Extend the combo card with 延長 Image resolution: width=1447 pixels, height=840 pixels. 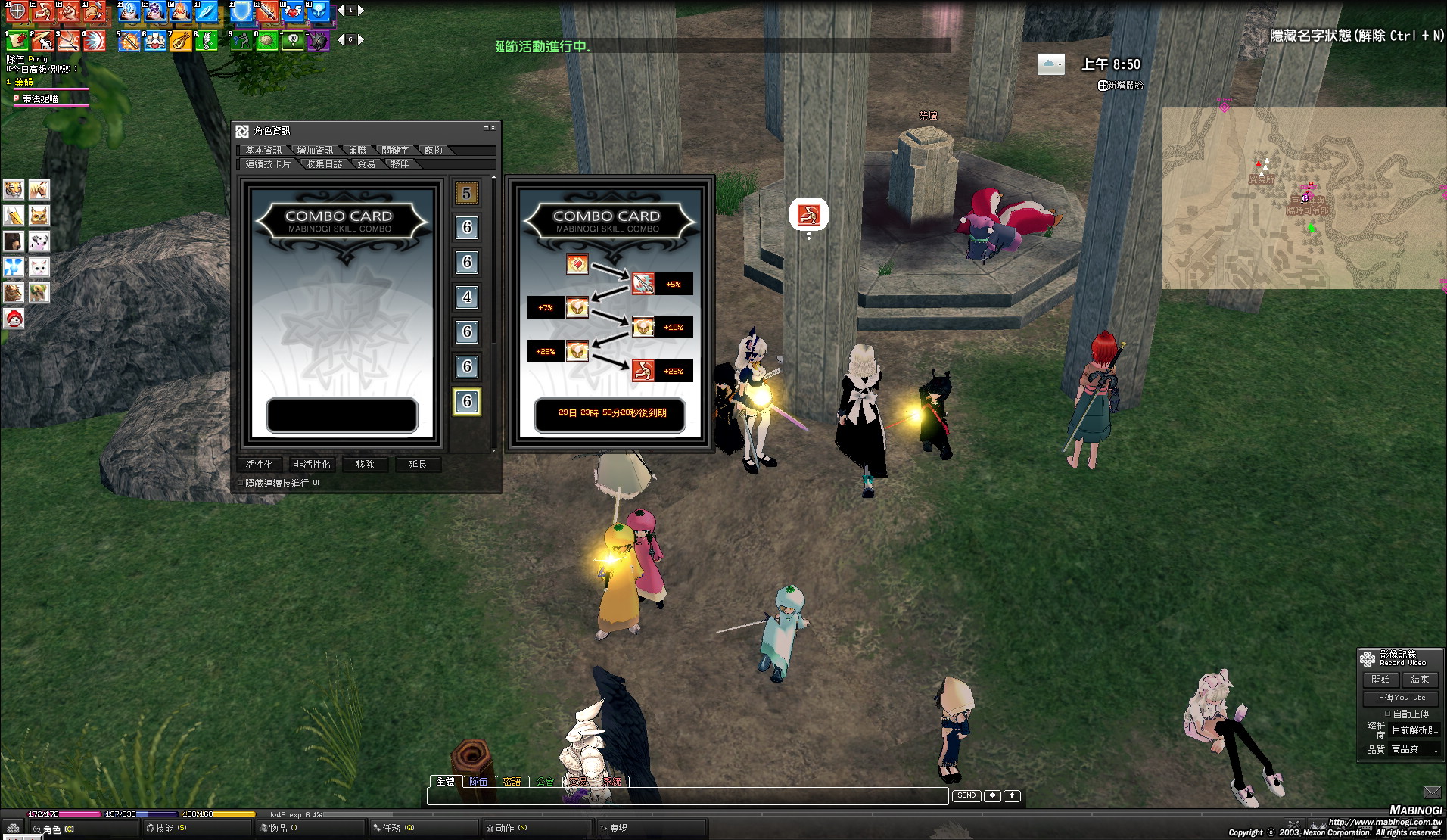(x=418, y=465)
